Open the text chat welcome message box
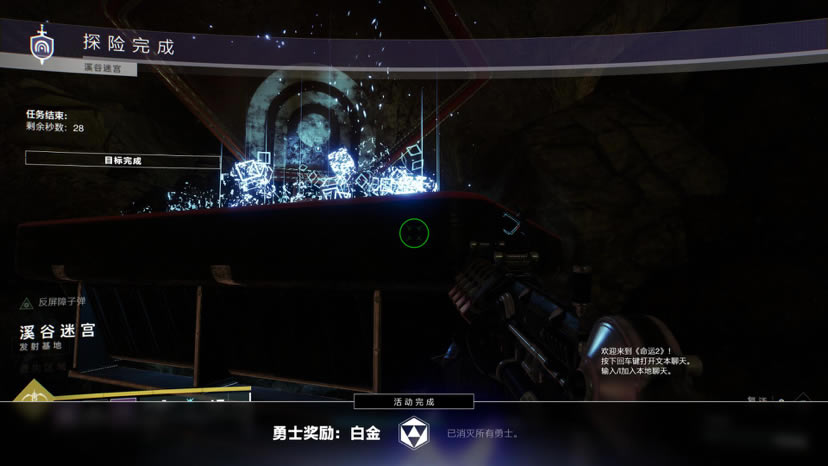The height and width of the screenshot is (466, 828). 646,361
